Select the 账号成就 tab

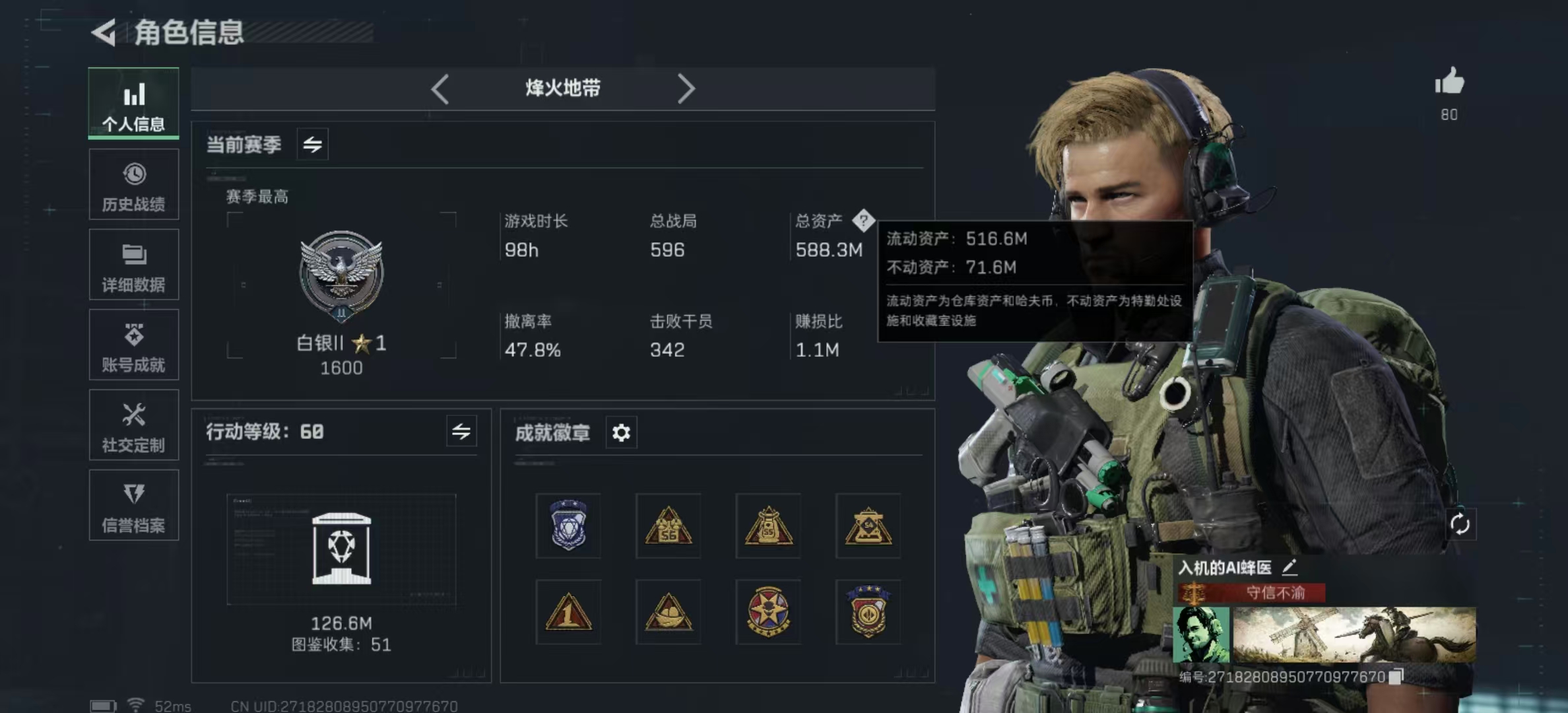click(x=133, y=345)
